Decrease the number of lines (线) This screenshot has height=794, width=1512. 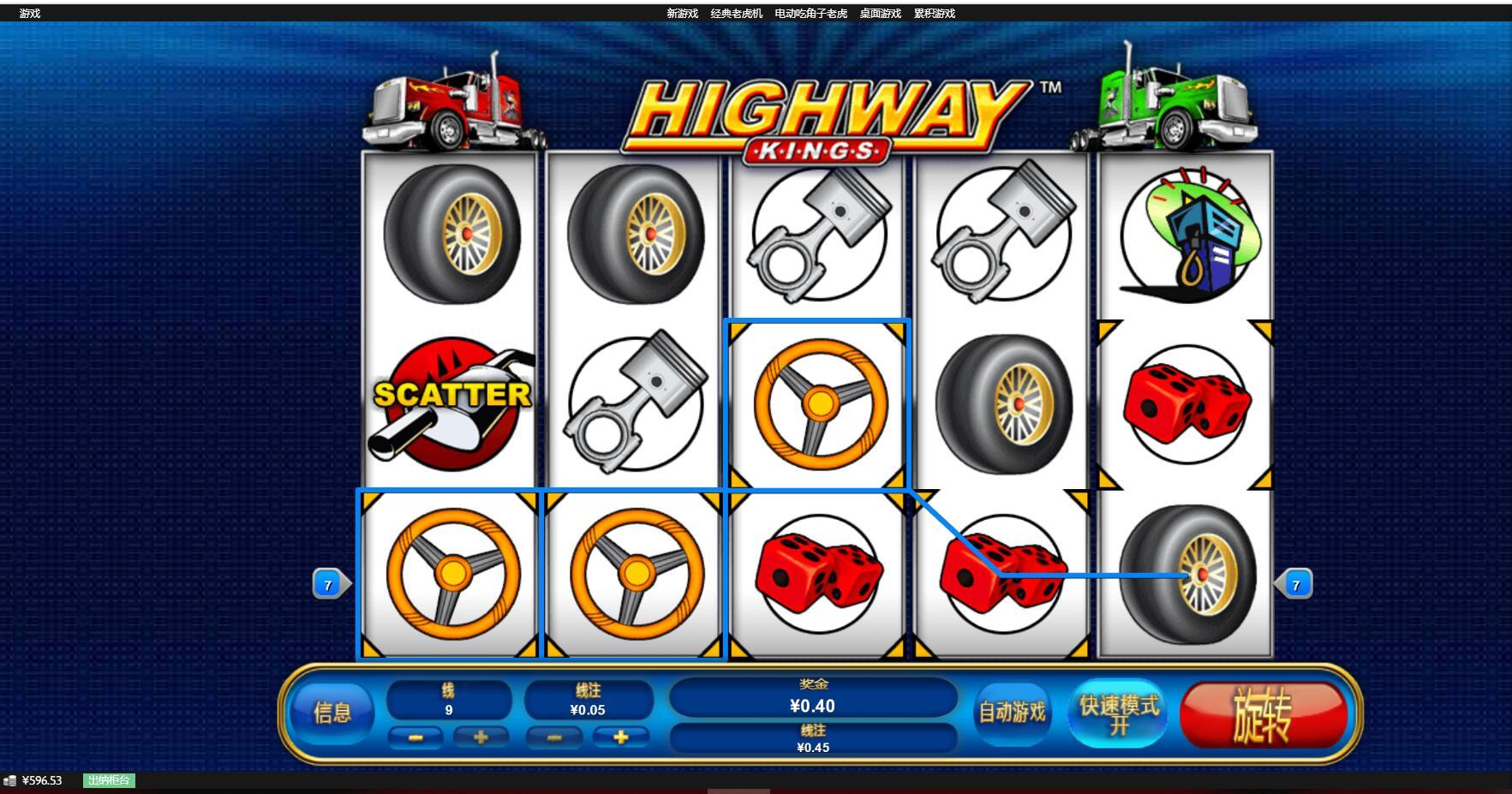pos(415,737)
